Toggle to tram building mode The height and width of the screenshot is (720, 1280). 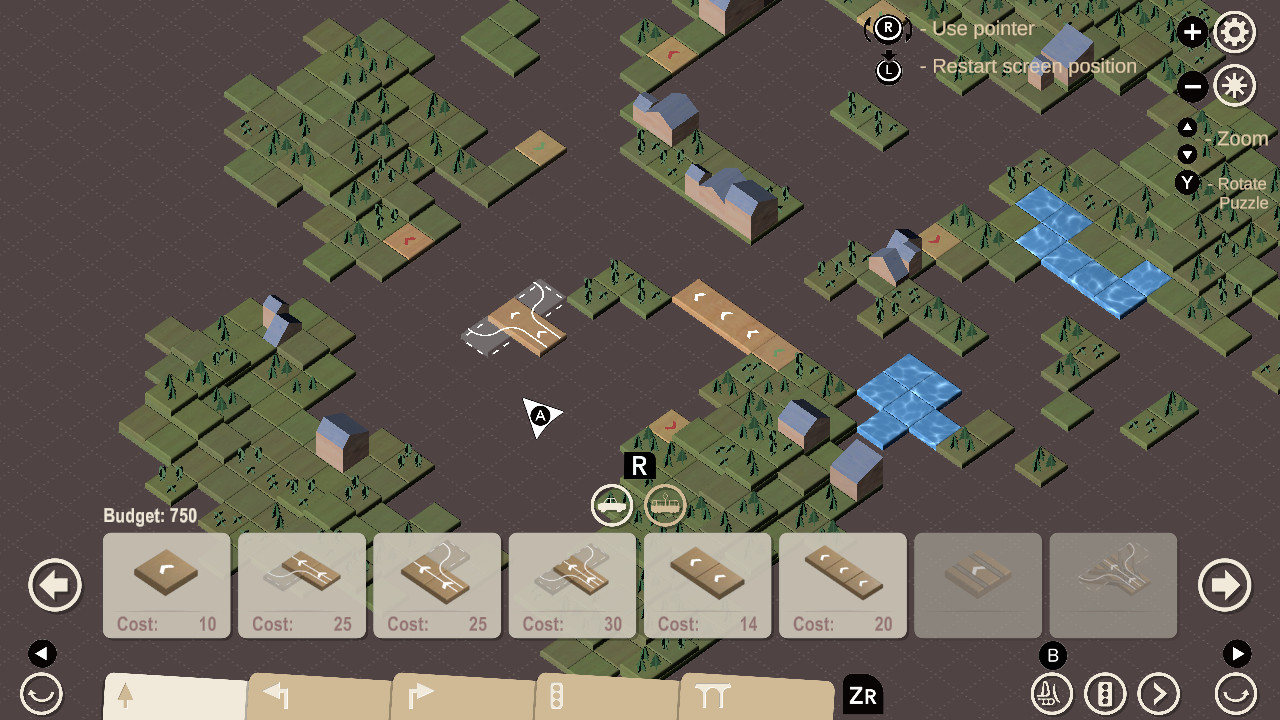[665, 505]
